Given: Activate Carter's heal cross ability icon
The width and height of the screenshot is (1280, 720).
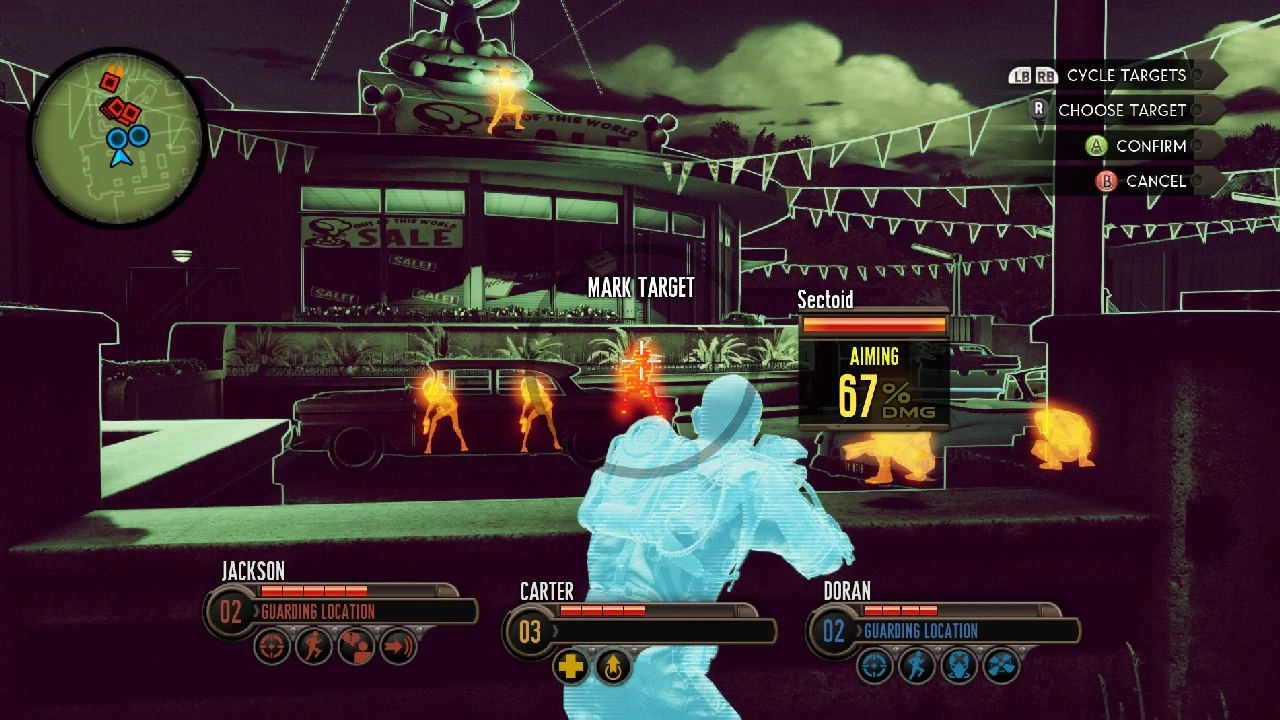Looking at the screenshot, I should click(x=571, y=665).
